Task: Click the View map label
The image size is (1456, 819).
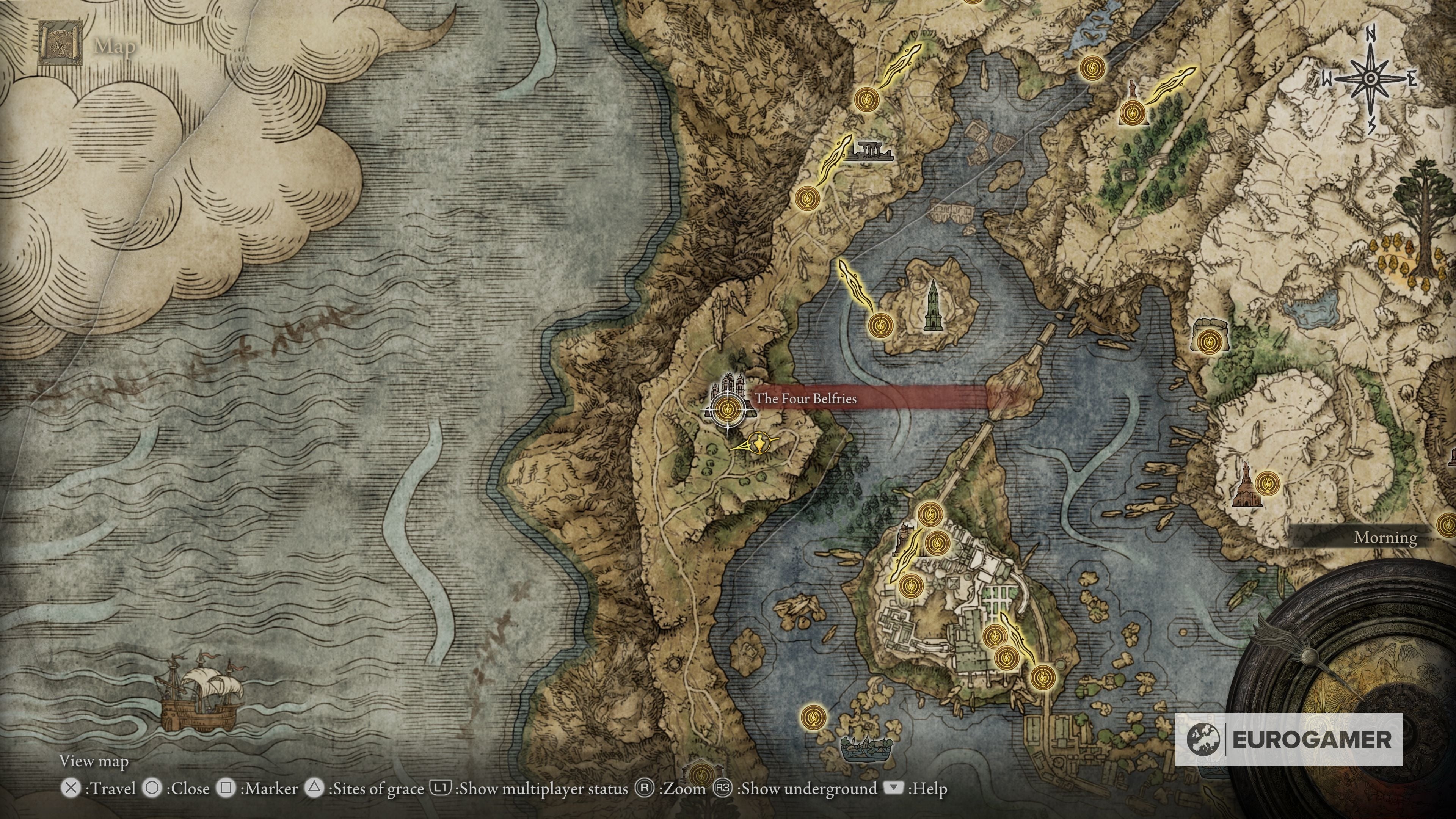Action: (95, 761)
